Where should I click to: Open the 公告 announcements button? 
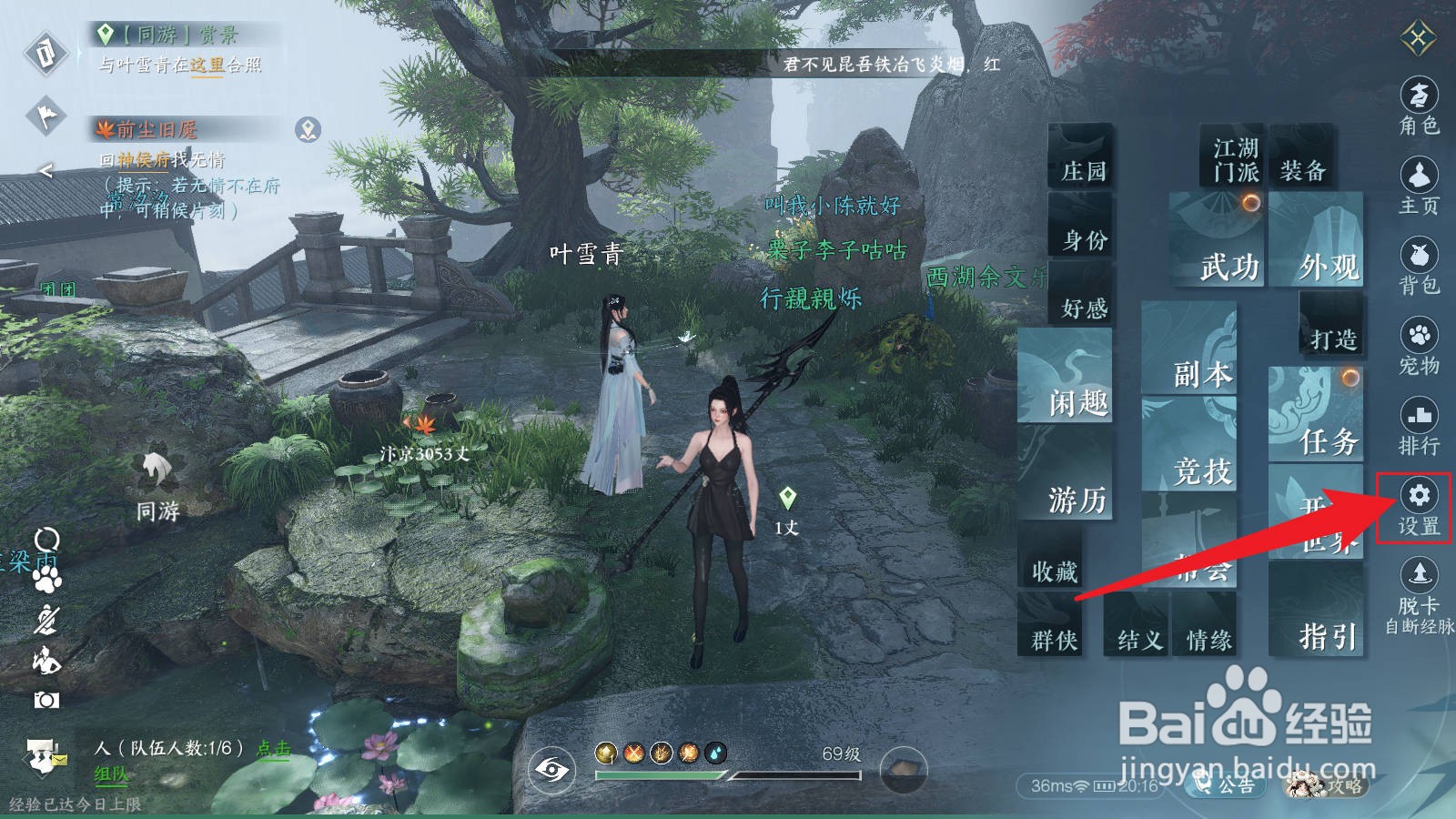click(1224, 784)
